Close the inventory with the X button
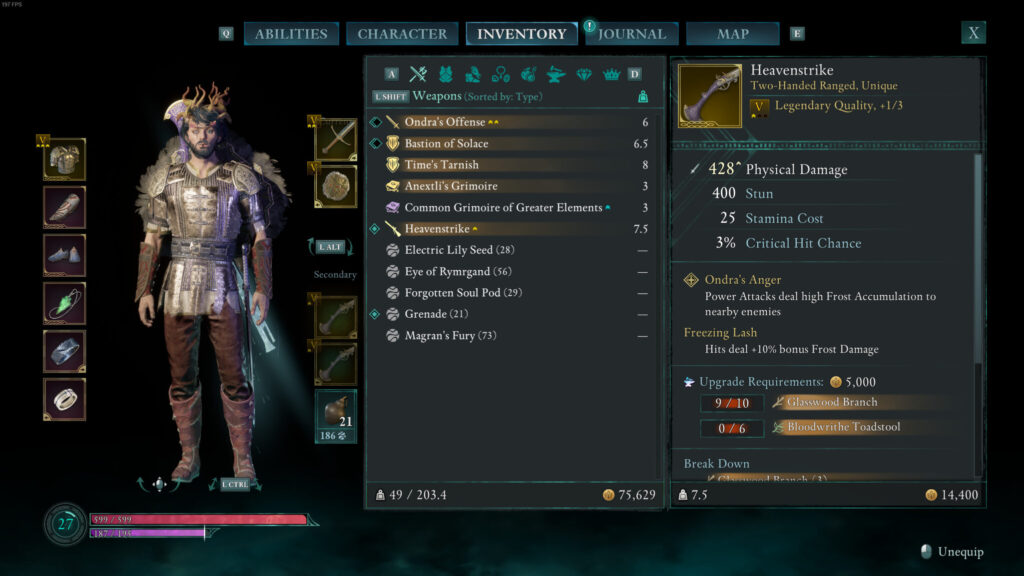The width and height of the screenshot is (1024, 576). coord(973,33)
